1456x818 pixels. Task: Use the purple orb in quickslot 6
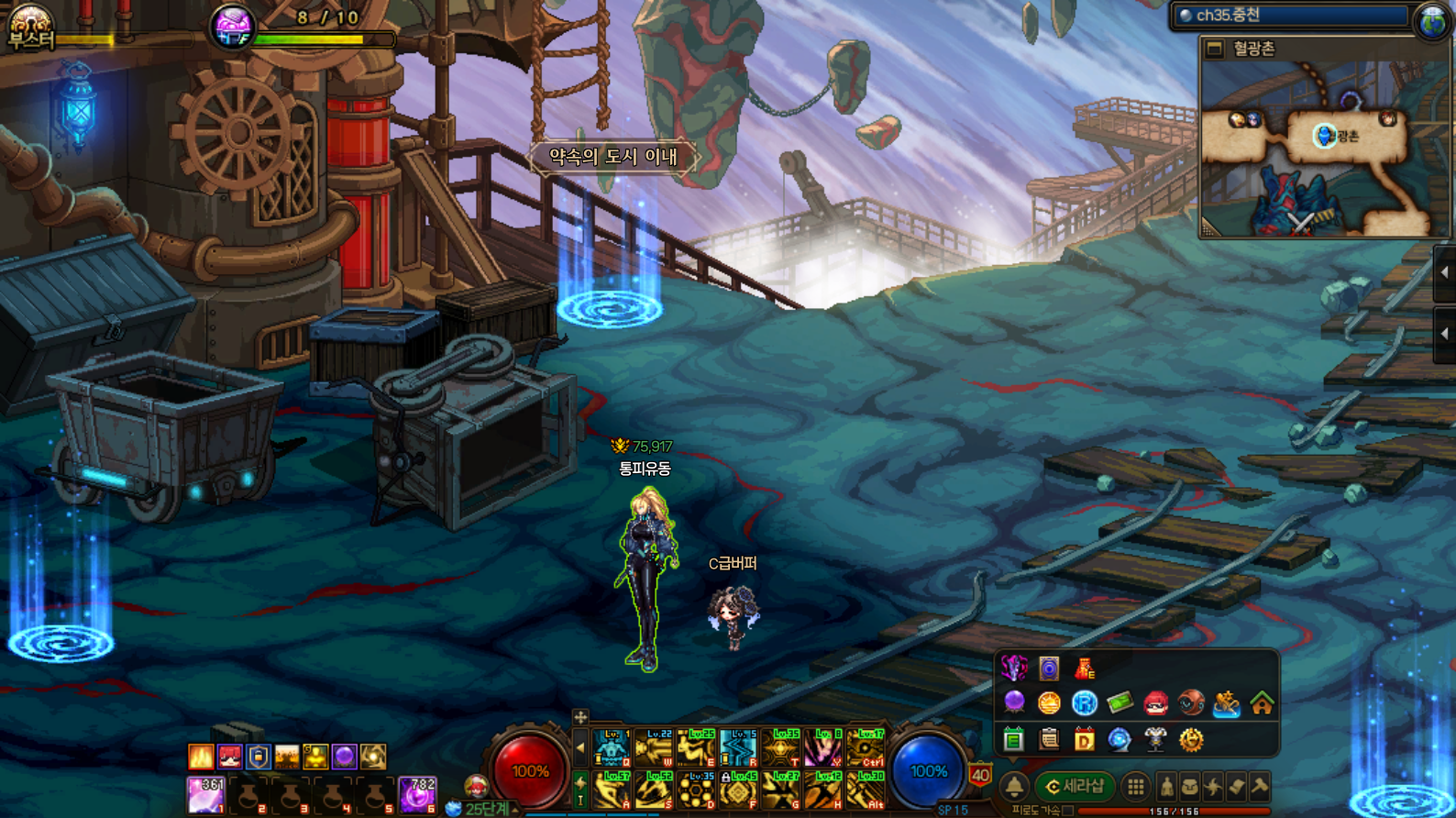pyautogui.click(x=417, y=795)
